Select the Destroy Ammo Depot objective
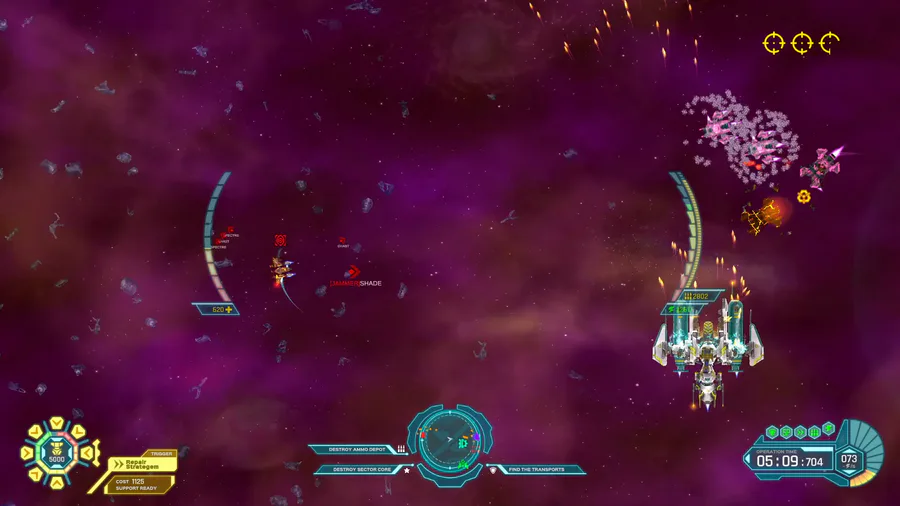 pyautogui.click(x=356, y=450)
